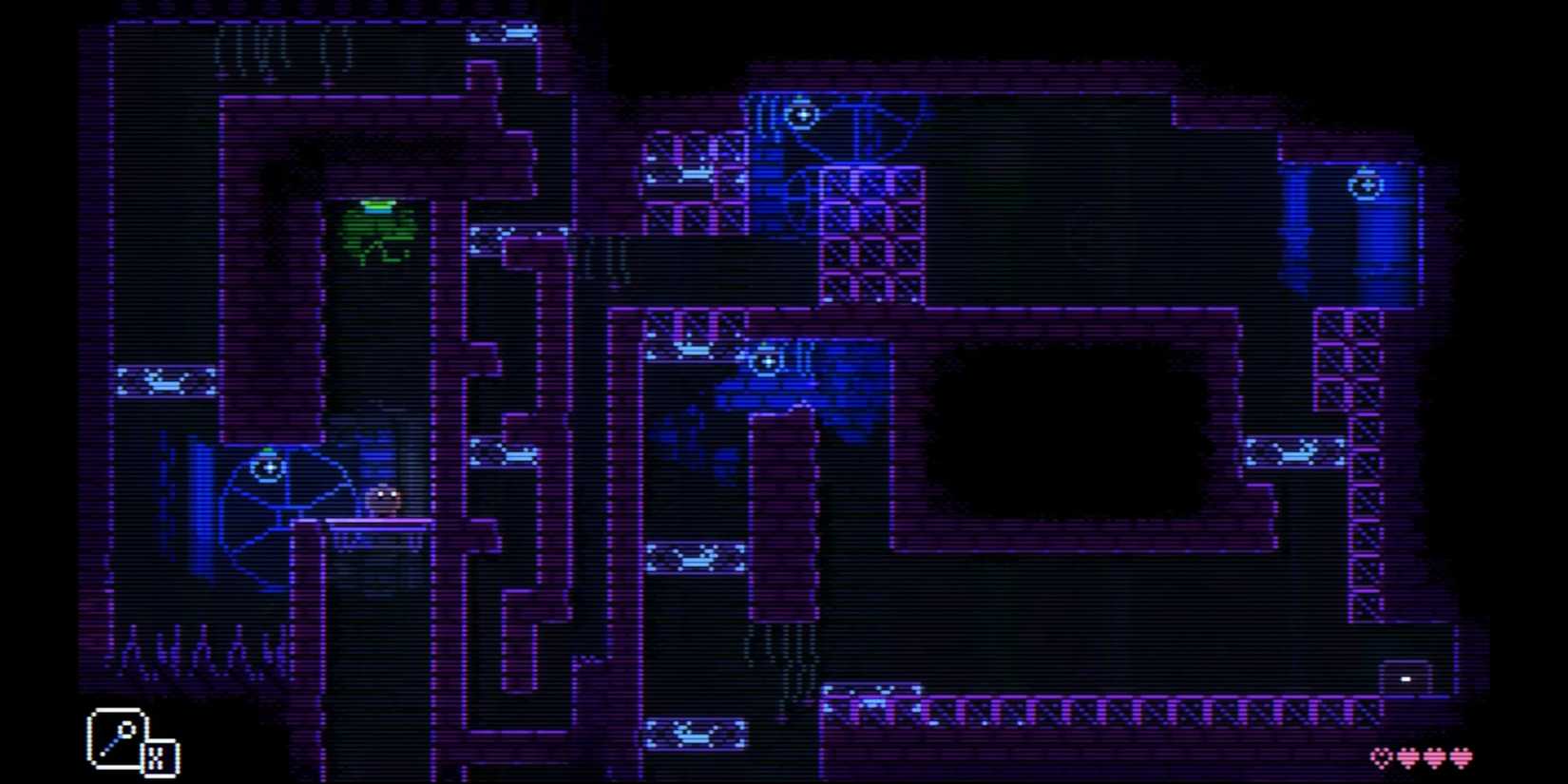Click the fan hub in the top-right blue doorway
This screenshot has width=1568, height=784.
tap(1367, 183)
